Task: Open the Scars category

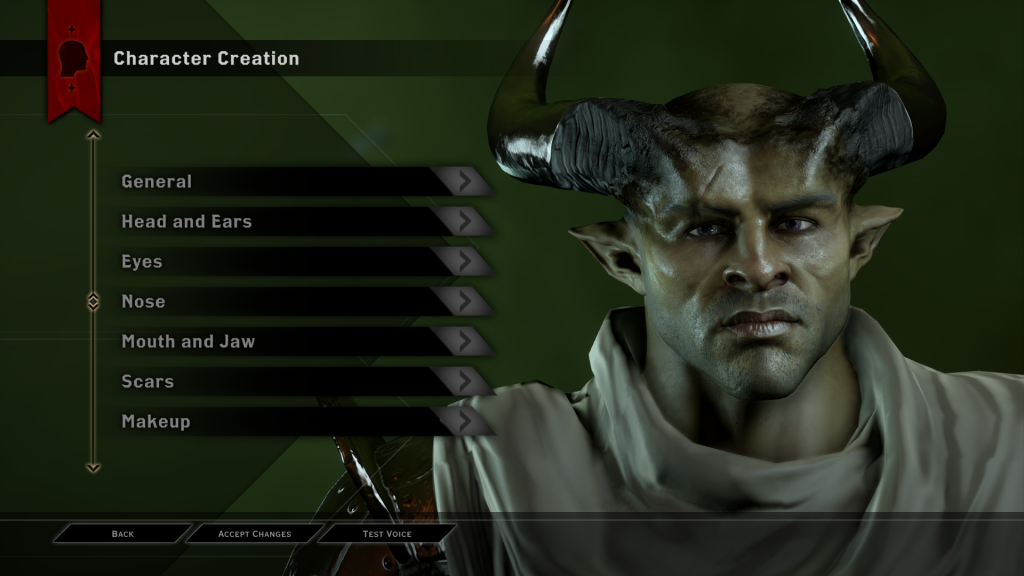Action: [x=300, y=382]
